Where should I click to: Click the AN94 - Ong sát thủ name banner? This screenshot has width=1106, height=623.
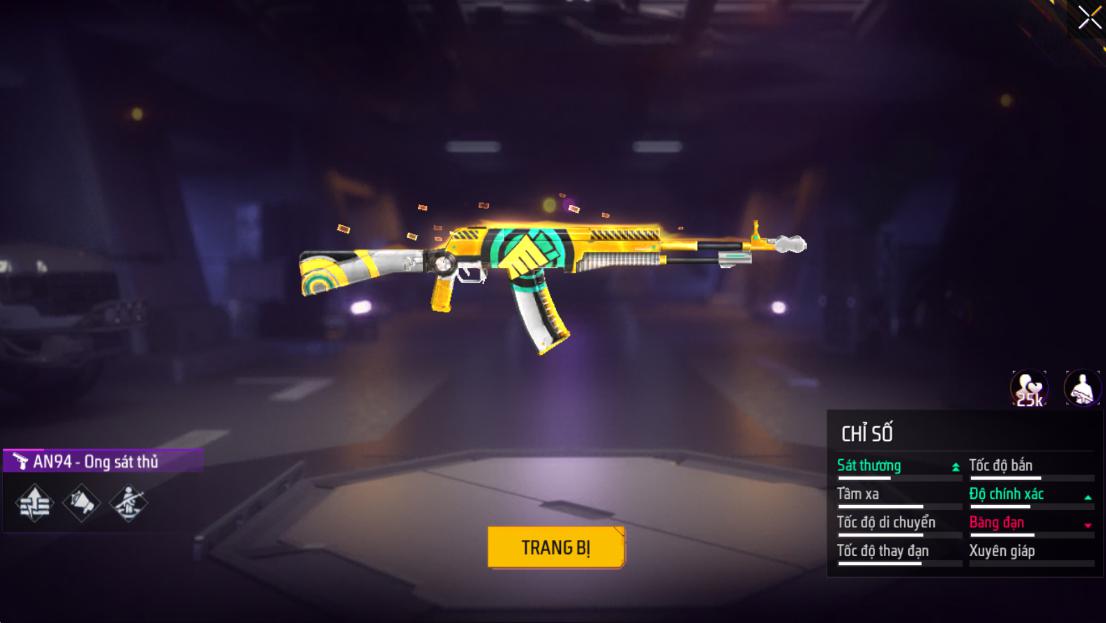tap(102, 461)
